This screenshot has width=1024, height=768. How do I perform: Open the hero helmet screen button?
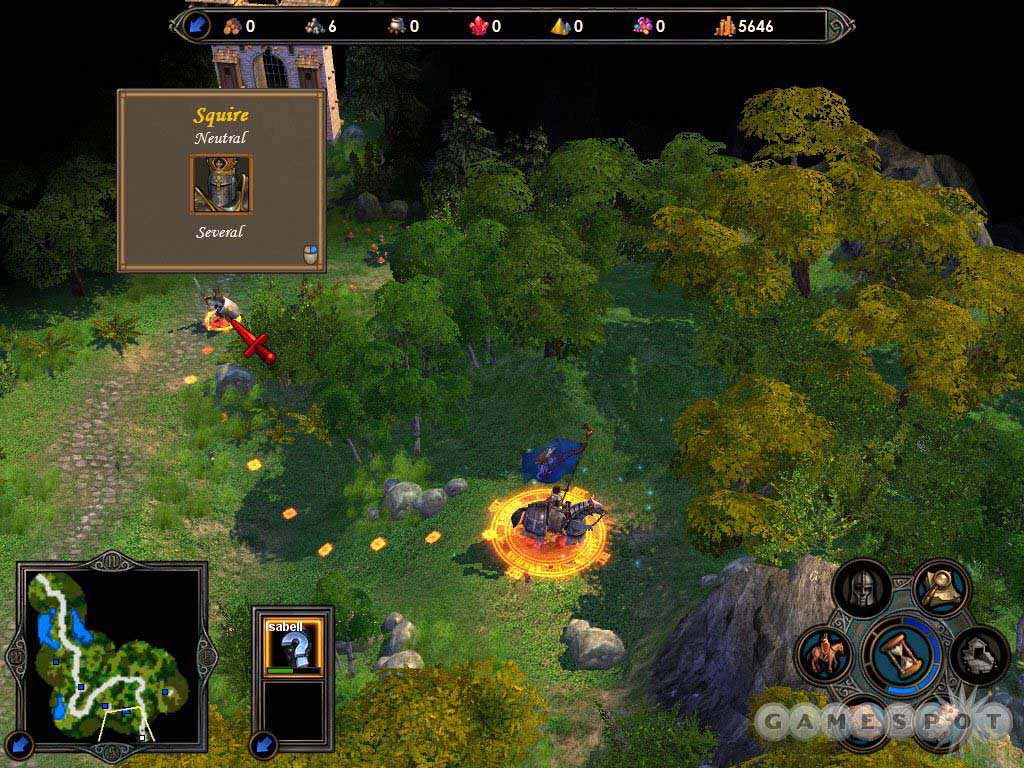point(862,590)
